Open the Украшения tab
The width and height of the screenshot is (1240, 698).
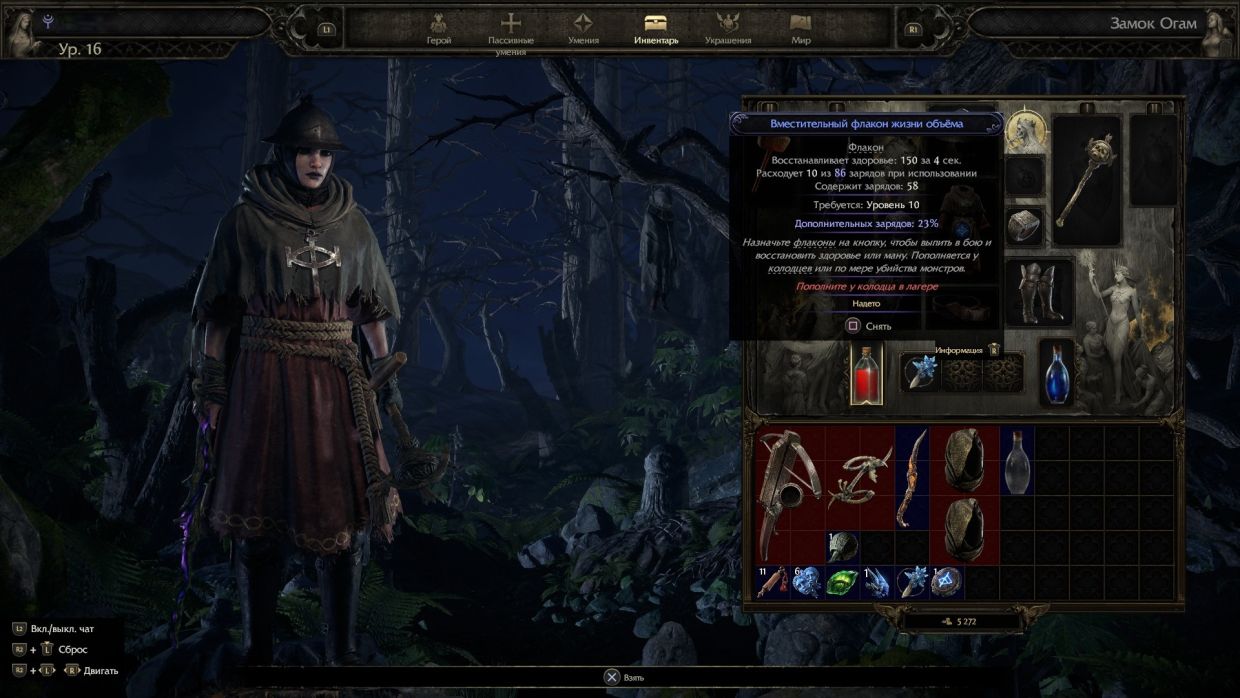(727, 28)
